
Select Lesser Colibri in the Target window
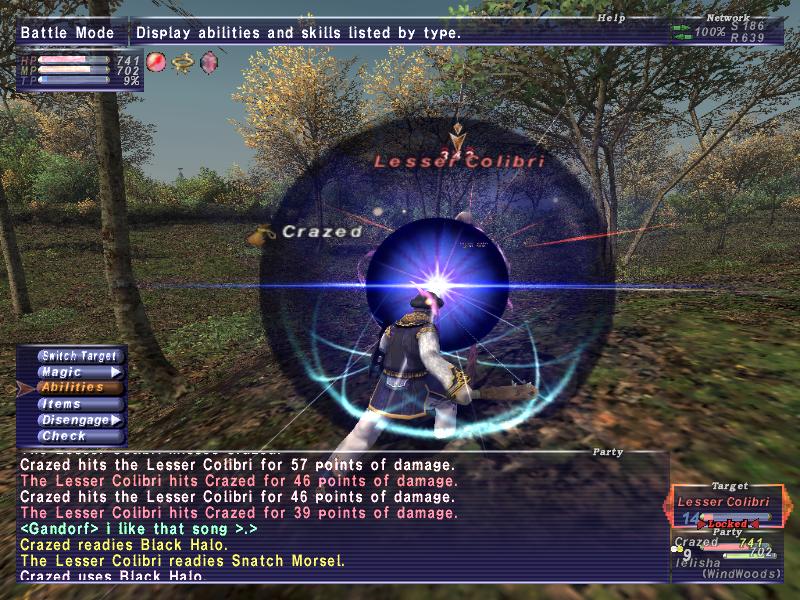click(723, 502)
